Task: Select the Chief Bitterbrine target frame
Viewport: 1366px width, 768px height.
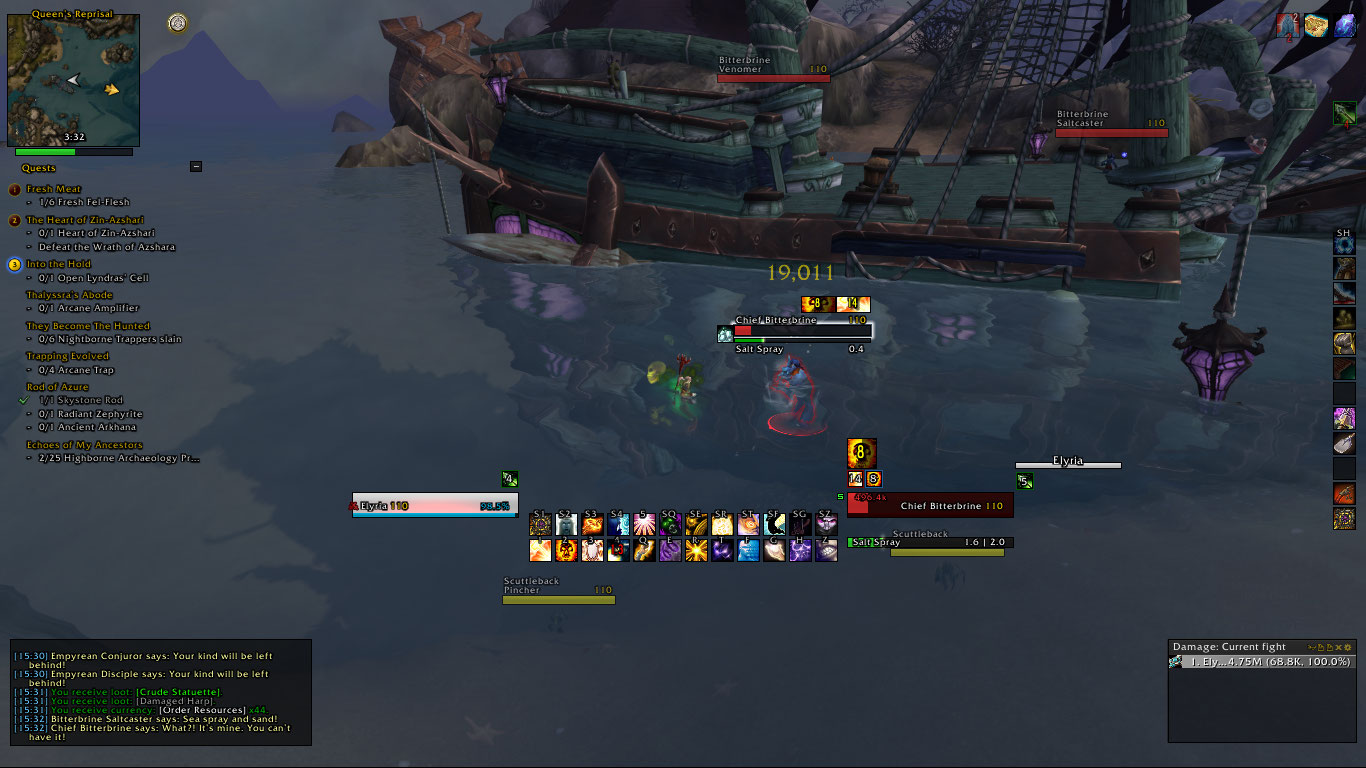Action: 930,506
